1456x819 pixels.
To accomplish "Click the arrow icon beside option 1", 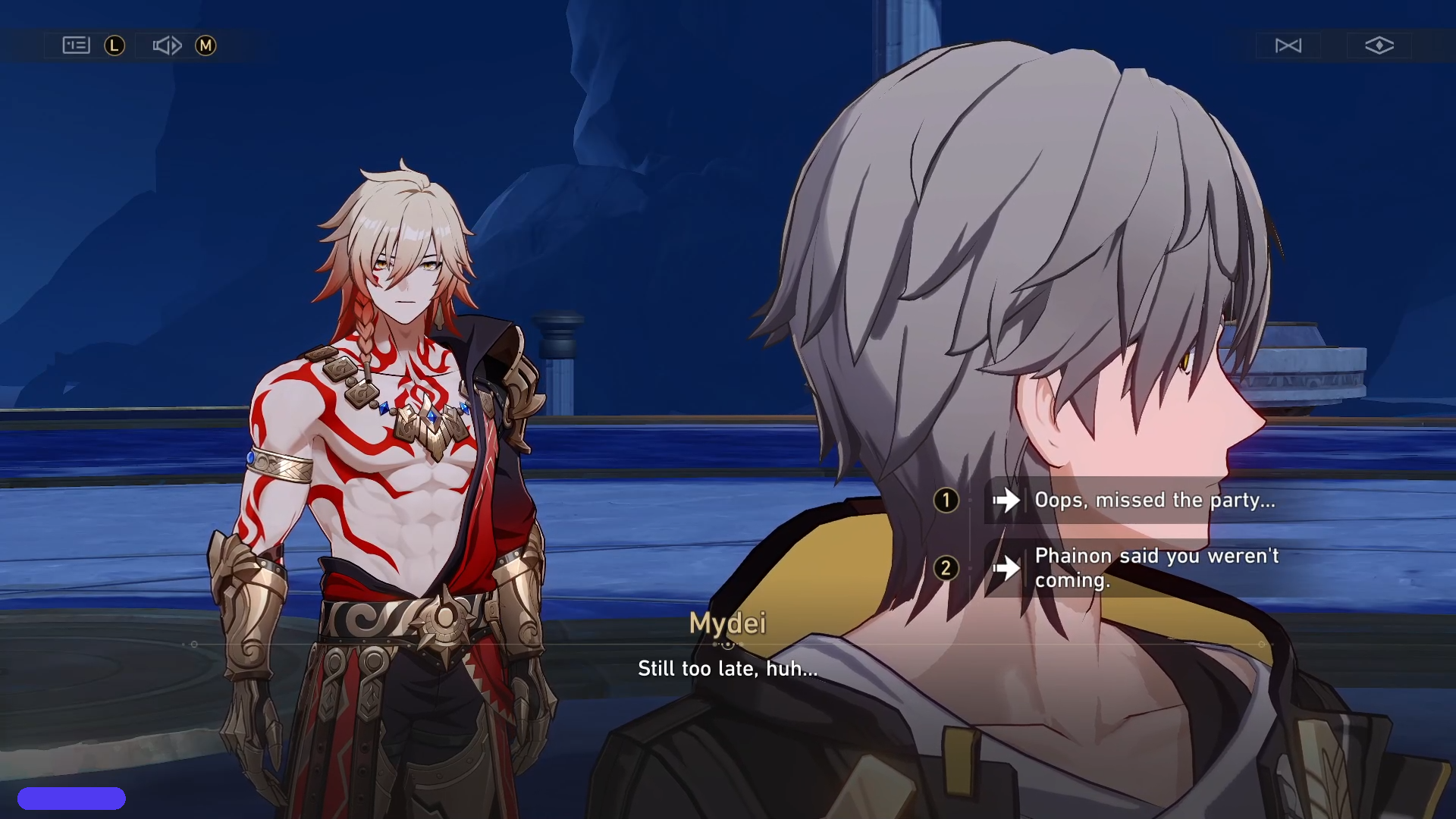I will [x=1009, y=500].
